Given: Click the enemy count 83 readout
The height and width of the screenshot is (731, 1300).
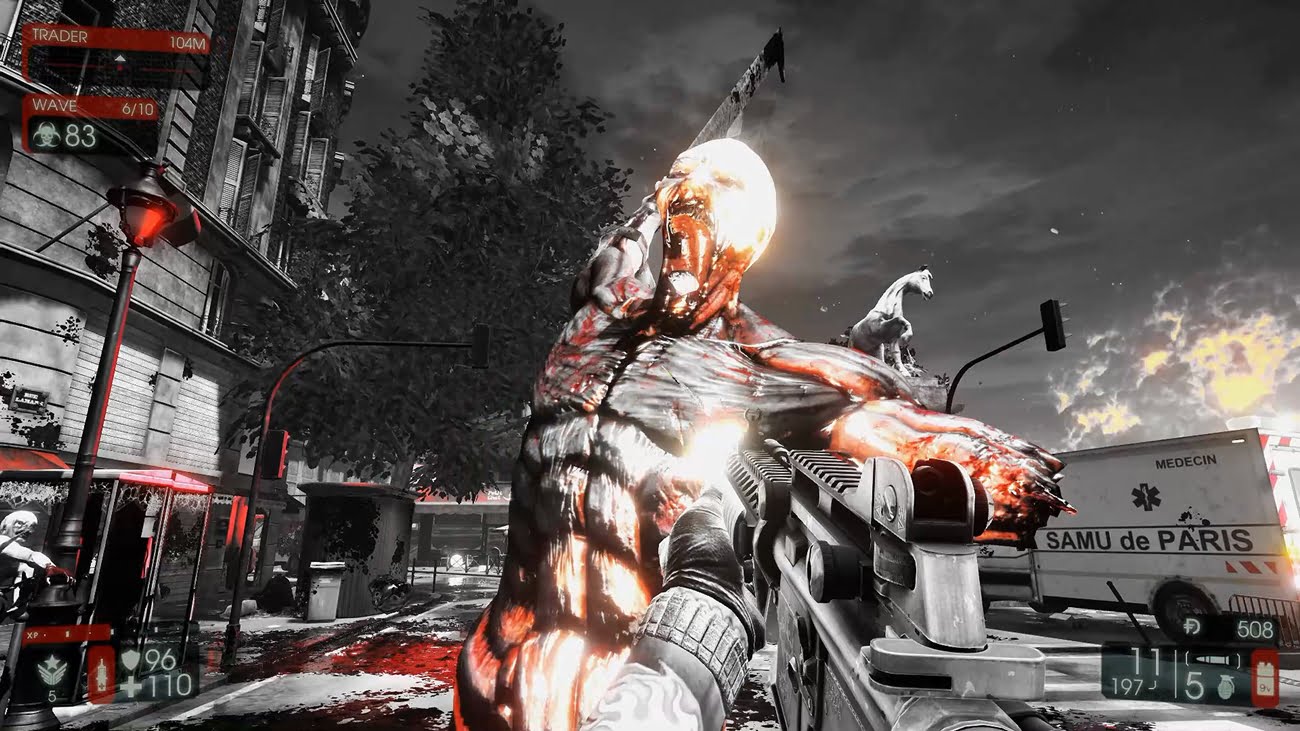Looking at the screenshot, I should (80, 135).
